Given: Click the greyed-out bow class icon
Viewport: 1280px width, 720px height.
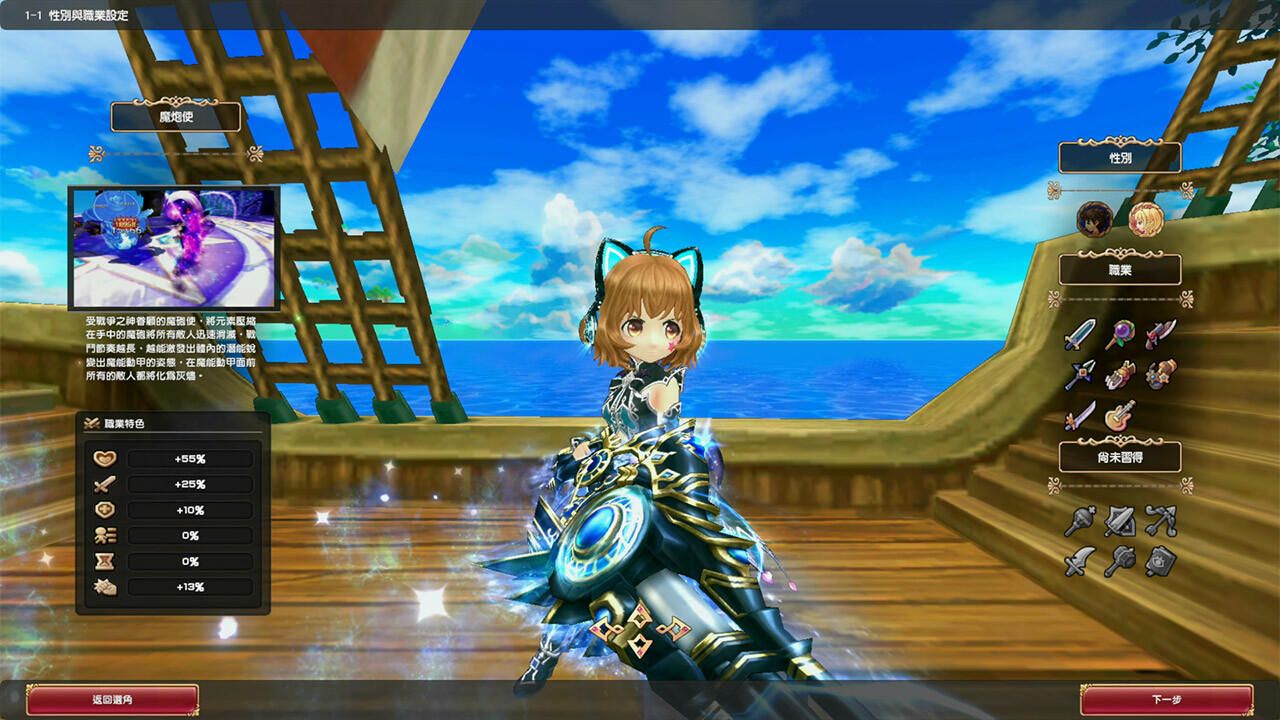Looking at the screenshot, I should 1159,520.
